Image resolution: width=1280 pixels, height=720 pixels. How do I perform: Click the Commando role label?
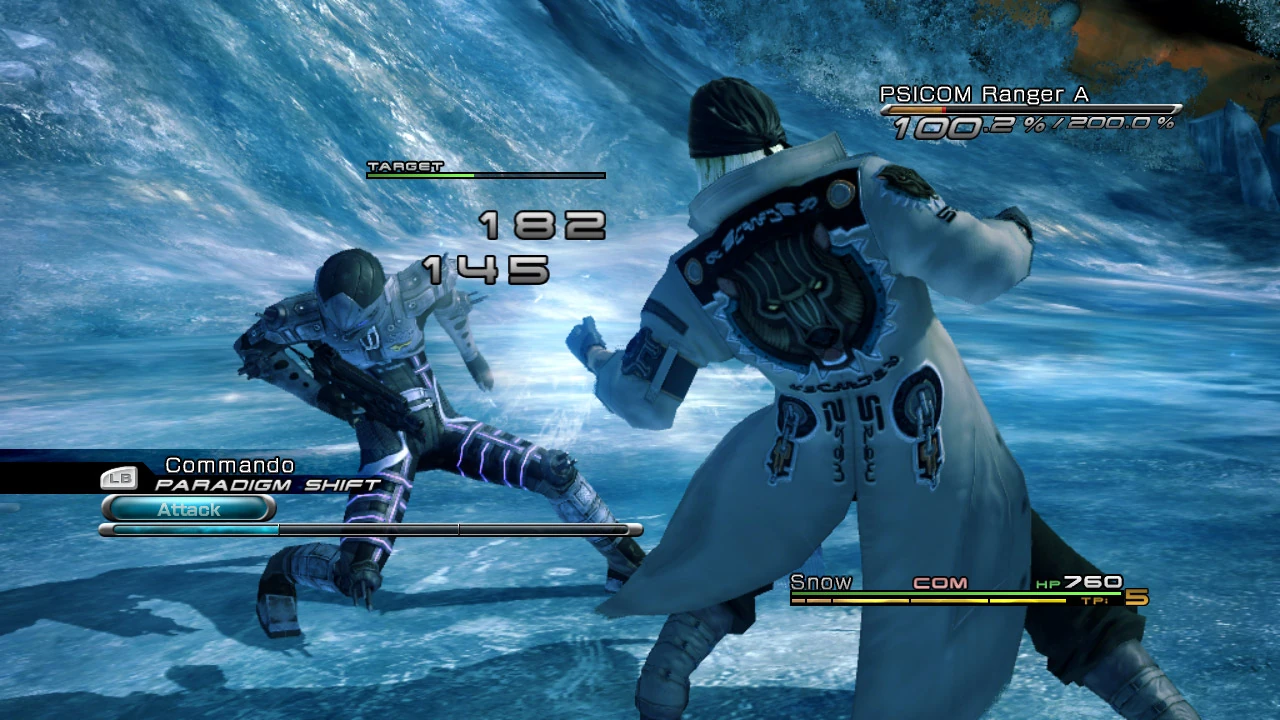[x=228, y=465]
